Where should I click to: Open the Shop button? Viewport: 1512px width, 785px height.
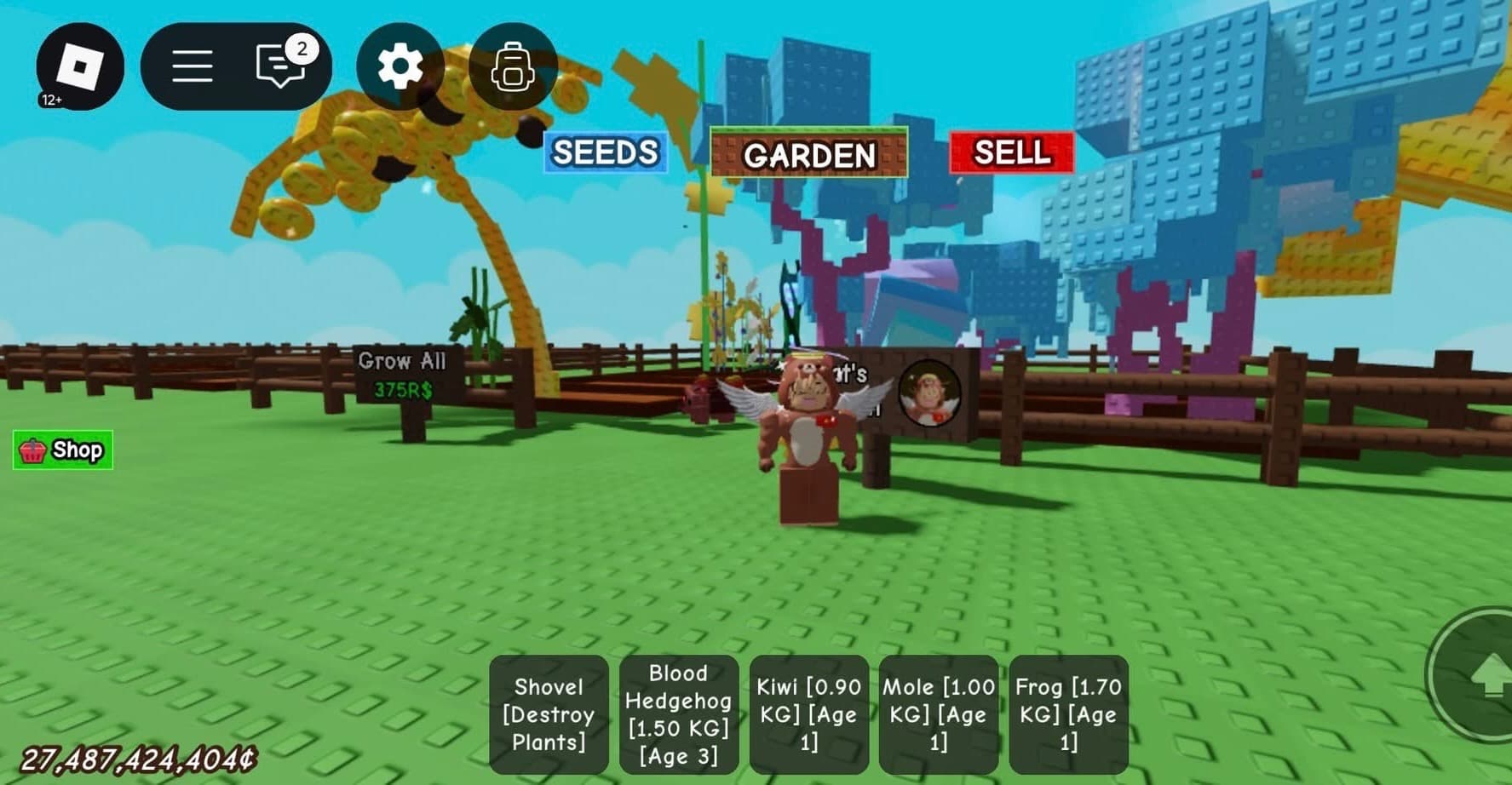pyautogui.click(x=63, y=450)
